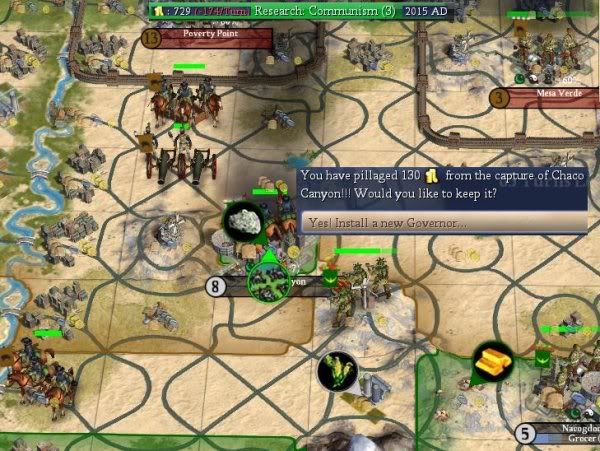This screenshot has width=600, height=451.
Task: Click the gold bars resource bubble
Action: pos(492,363)
